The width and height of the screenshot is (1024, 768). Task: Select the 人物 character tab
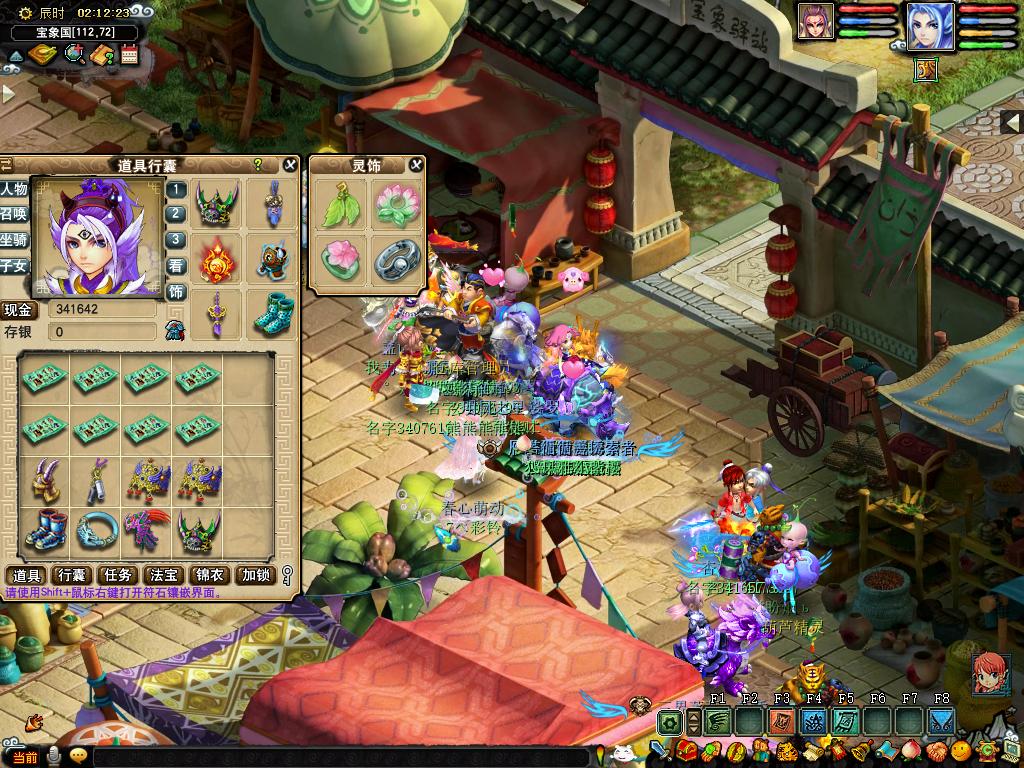pos(14,189)
